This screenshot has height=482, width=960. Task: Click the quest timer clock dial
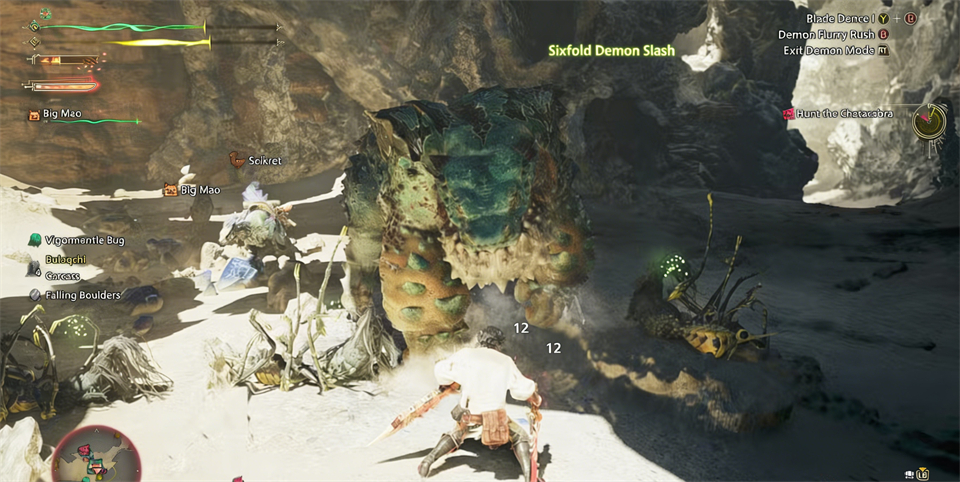pyautogui.click(x=930, y=121)
